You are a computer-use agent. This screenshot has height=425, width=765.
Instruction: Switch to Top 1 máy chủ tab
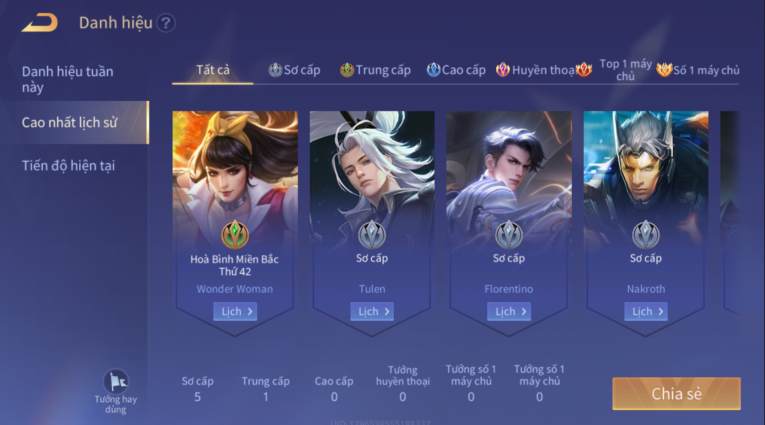click(625, 70)
